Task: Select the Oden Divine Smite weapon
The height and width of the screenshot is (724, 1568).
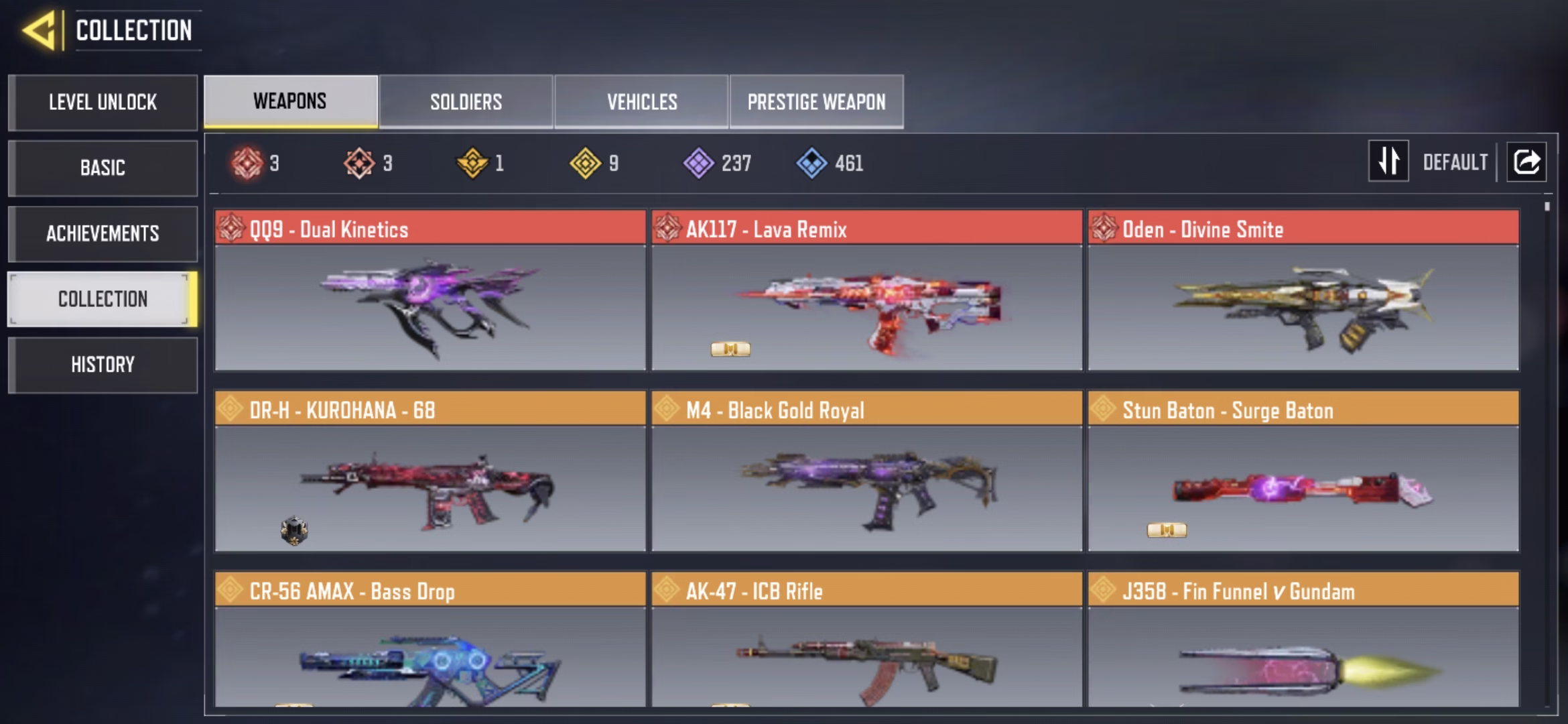Action: 1303,292
